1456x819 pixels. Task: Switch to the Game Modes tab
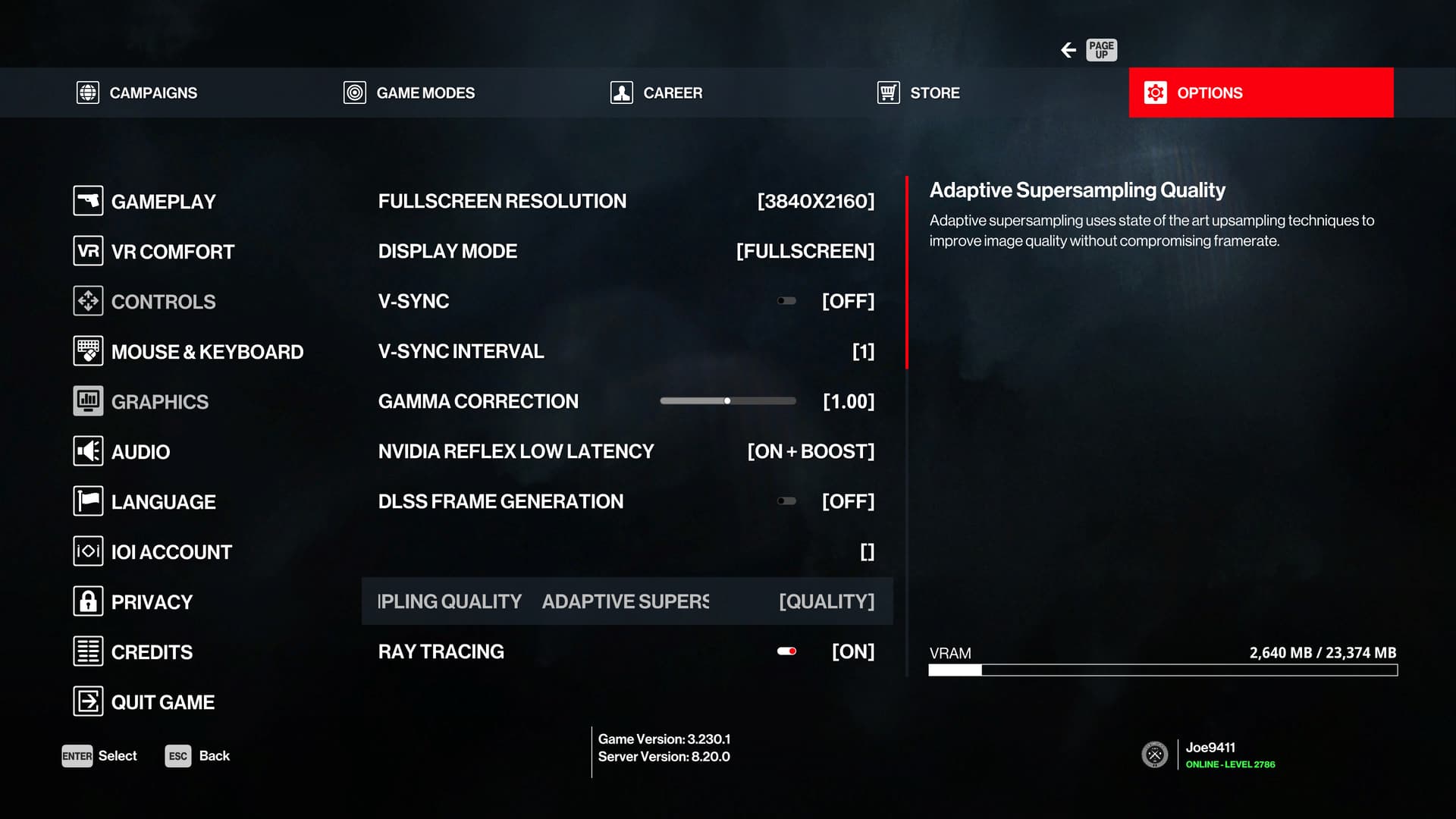click(409, 93)
